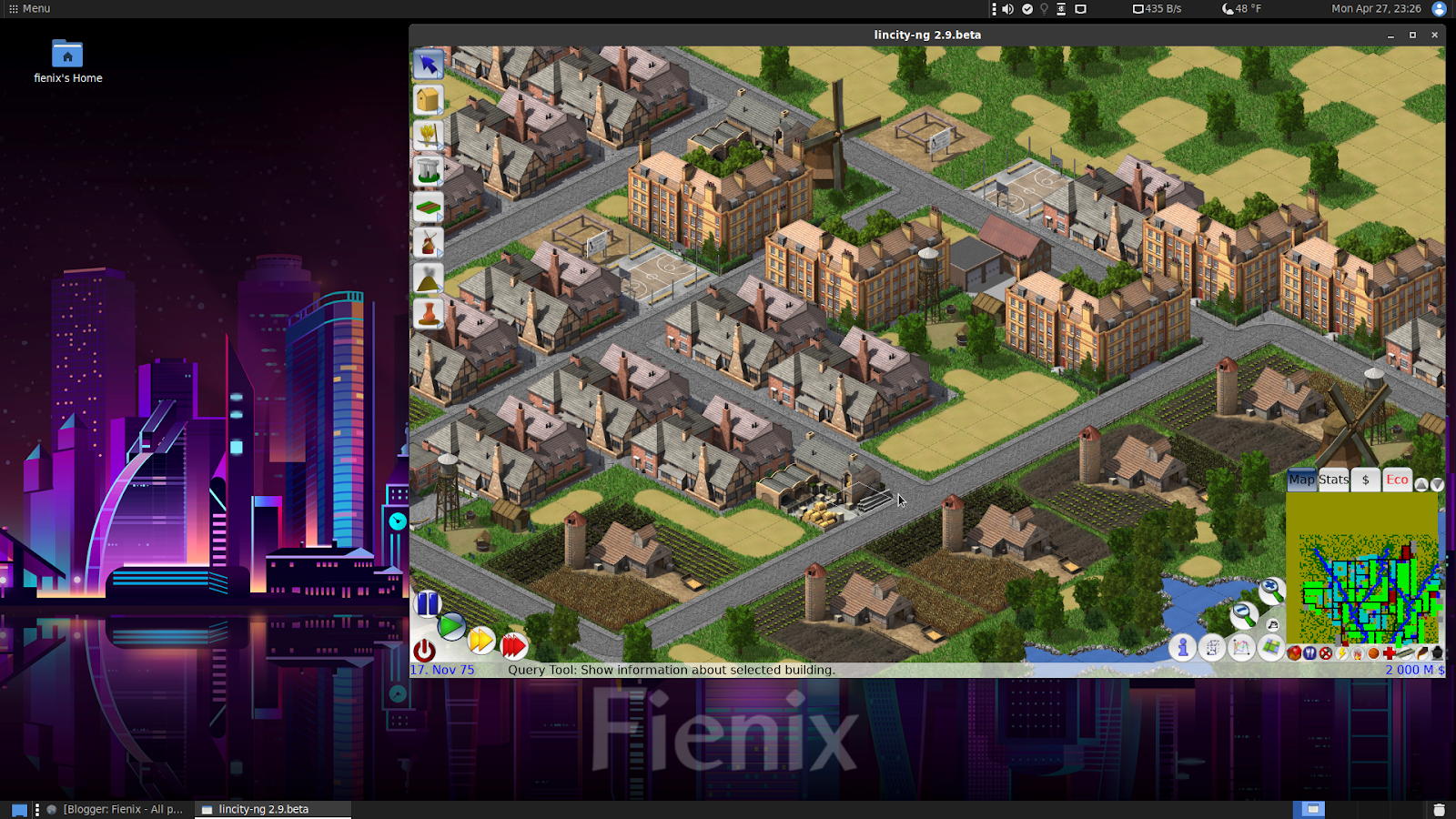Image resolution: width=1456 pixels, height=819 pixels.
Task: Click the minimap down chevron
Action: coord(1437,484)
